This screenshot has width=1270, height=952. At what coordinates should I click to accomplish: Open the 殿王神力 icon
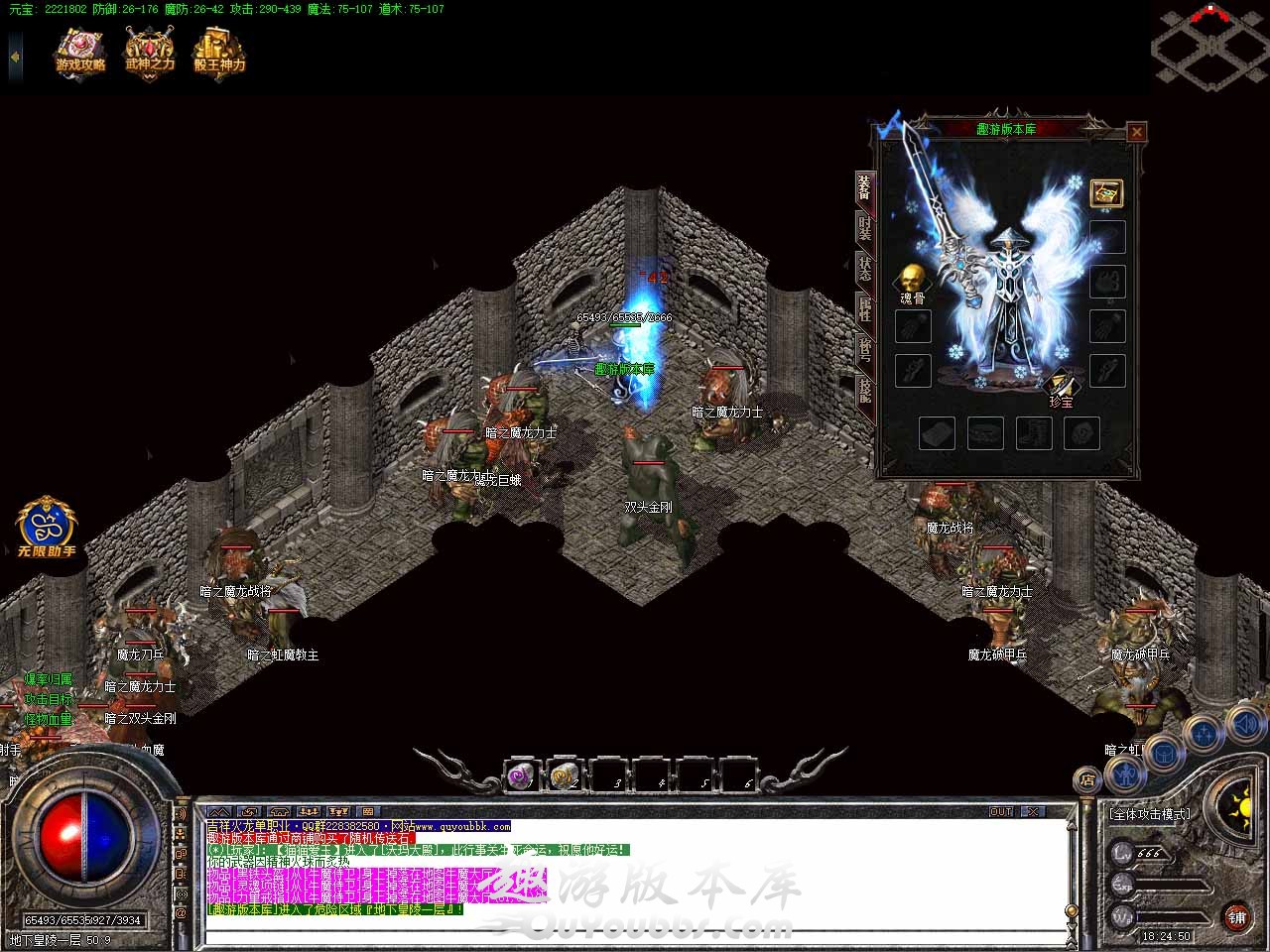coord(219,51)
